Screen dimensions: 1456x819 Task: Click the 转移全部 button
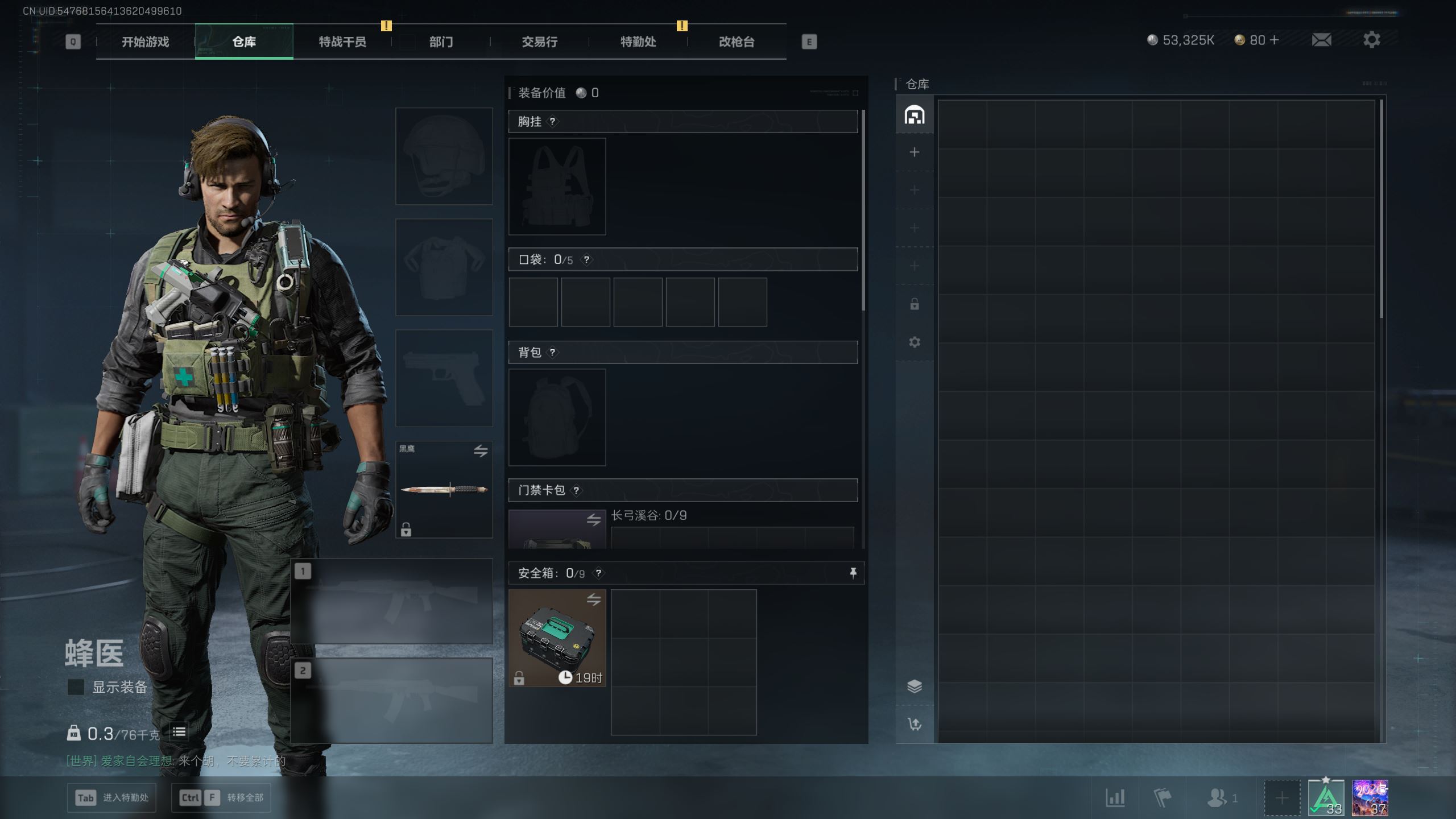221,797
